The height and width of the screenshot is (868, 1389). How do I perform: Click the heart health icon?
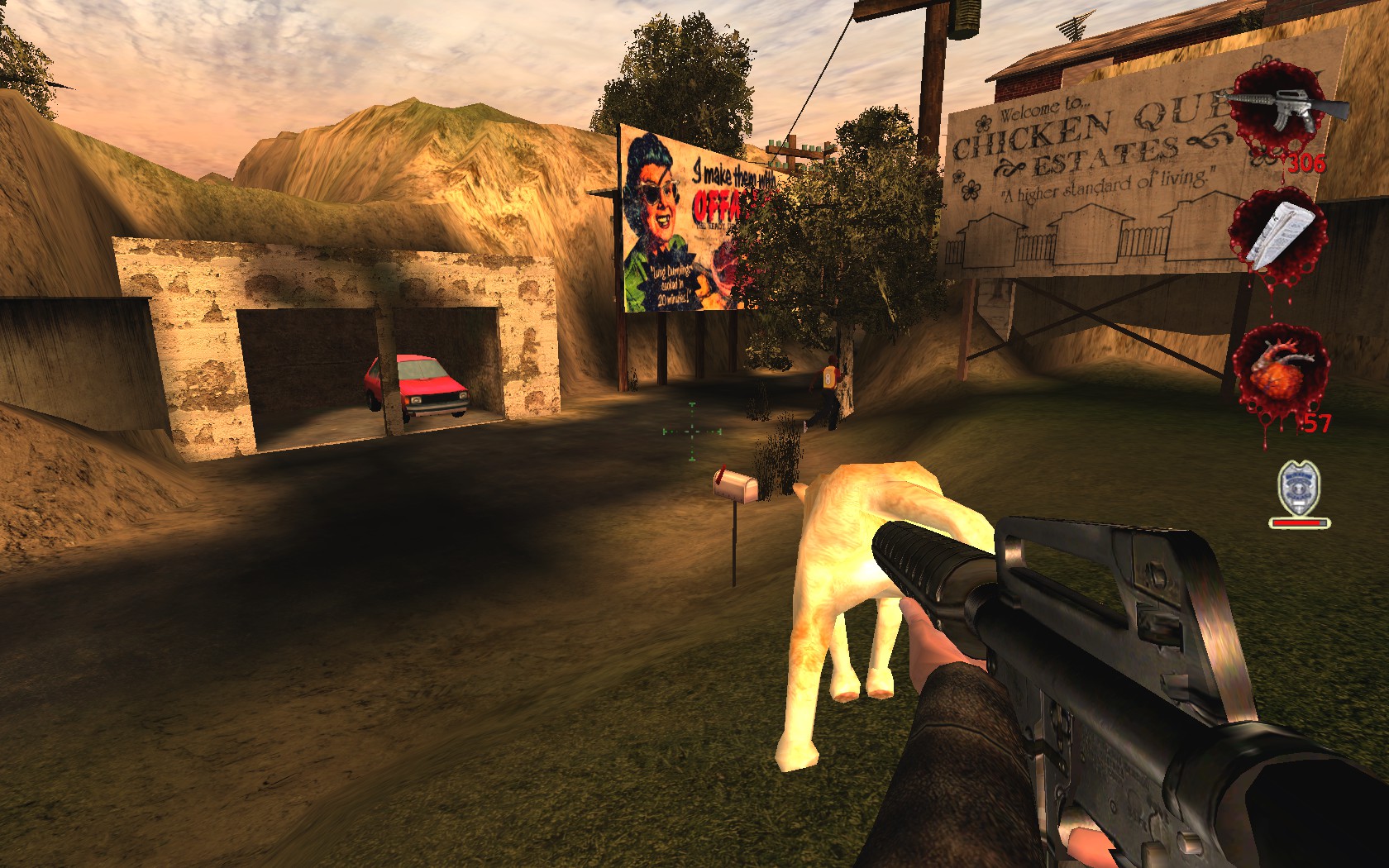1278,372
